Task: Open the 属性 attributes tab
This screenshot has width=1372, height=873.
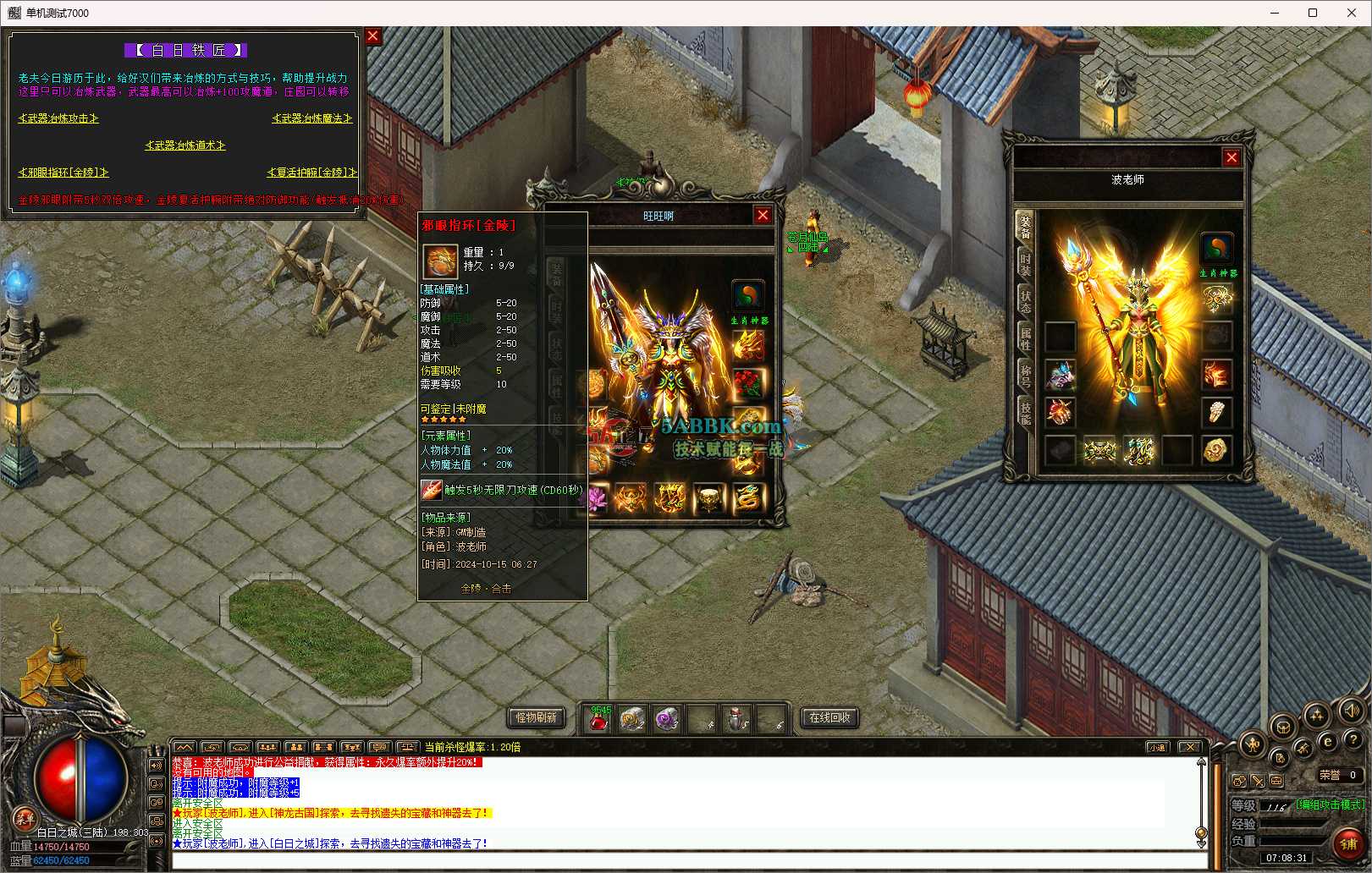Action: [x=1025, y=338]
